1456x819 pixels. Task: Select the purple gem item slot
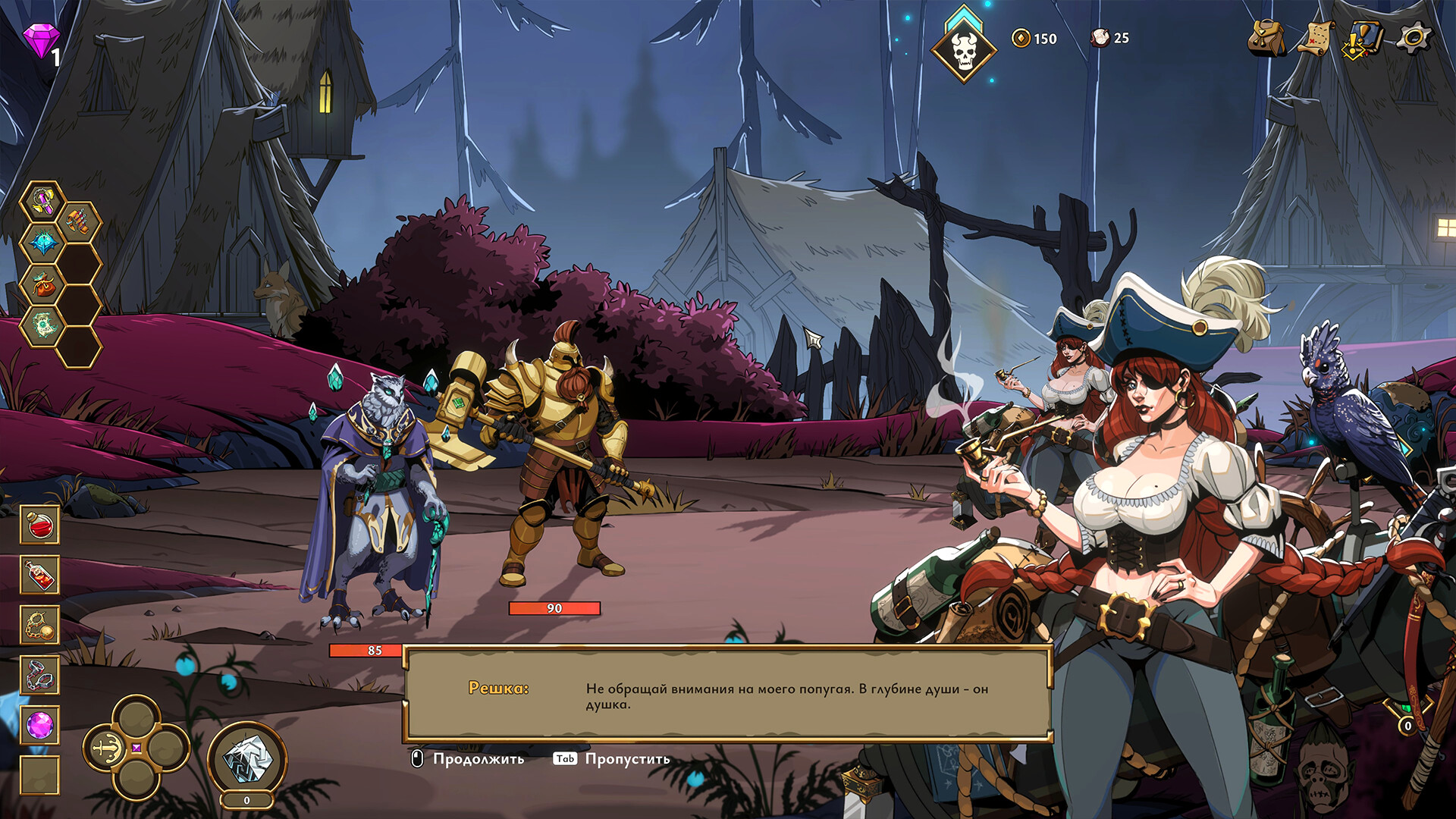[39, 726]
